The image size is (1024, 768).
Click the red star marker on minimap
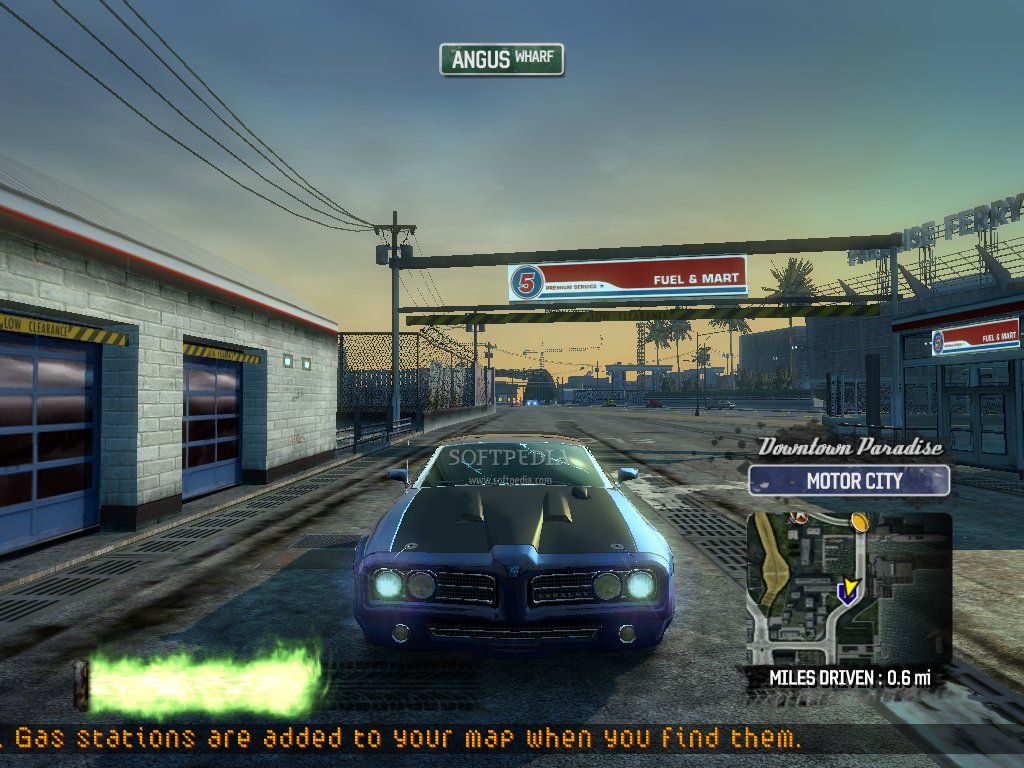click(798, 517)
